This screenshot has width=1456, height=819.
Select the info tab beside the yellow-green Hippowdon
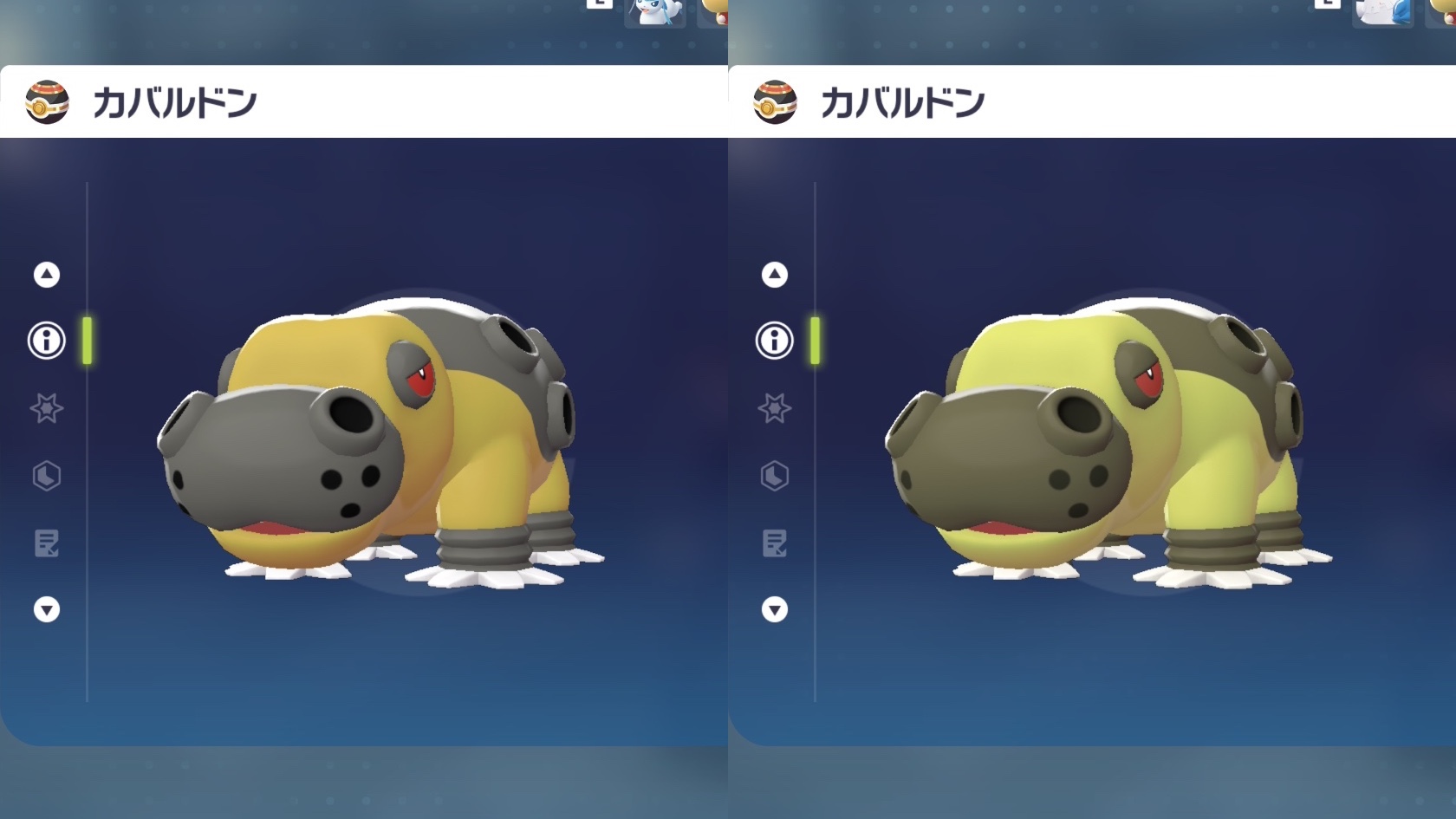point(775,341)
